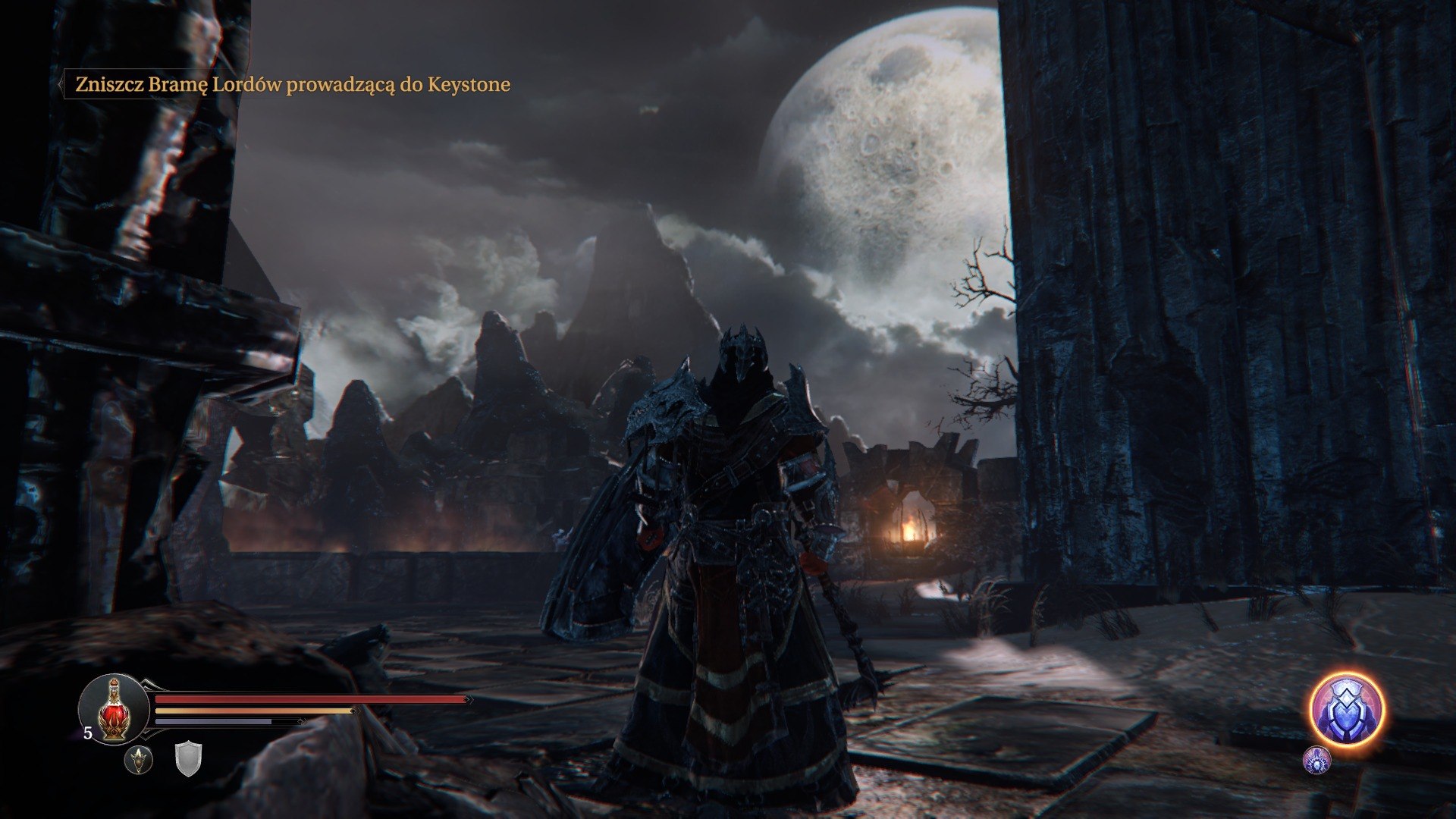The image size is (1456, 819).
Task: Click the grey shield icon
Action: tap(188, 758)
